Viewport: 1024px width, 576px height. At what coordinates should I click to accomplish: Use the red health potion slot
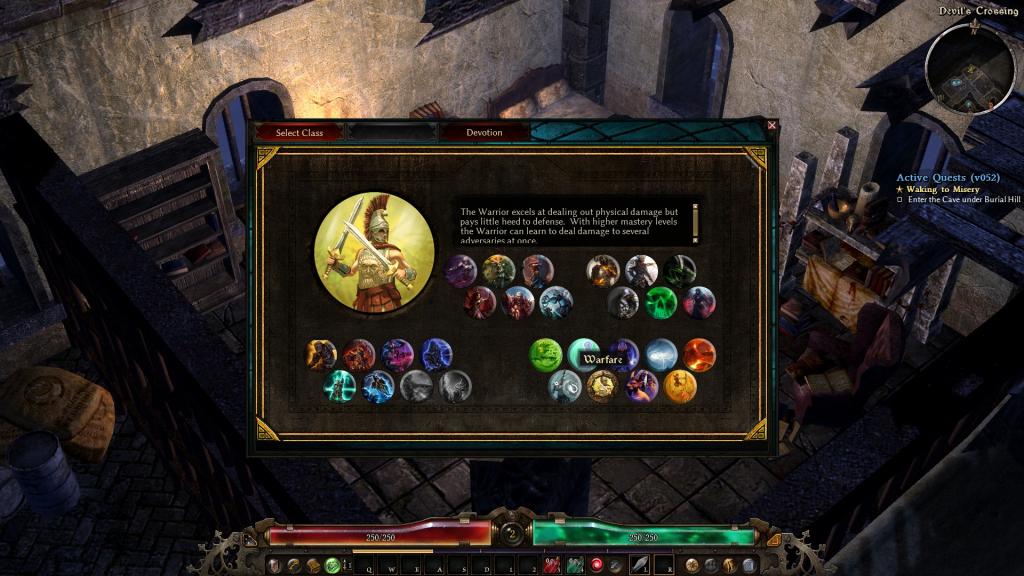tap(552, 565)
